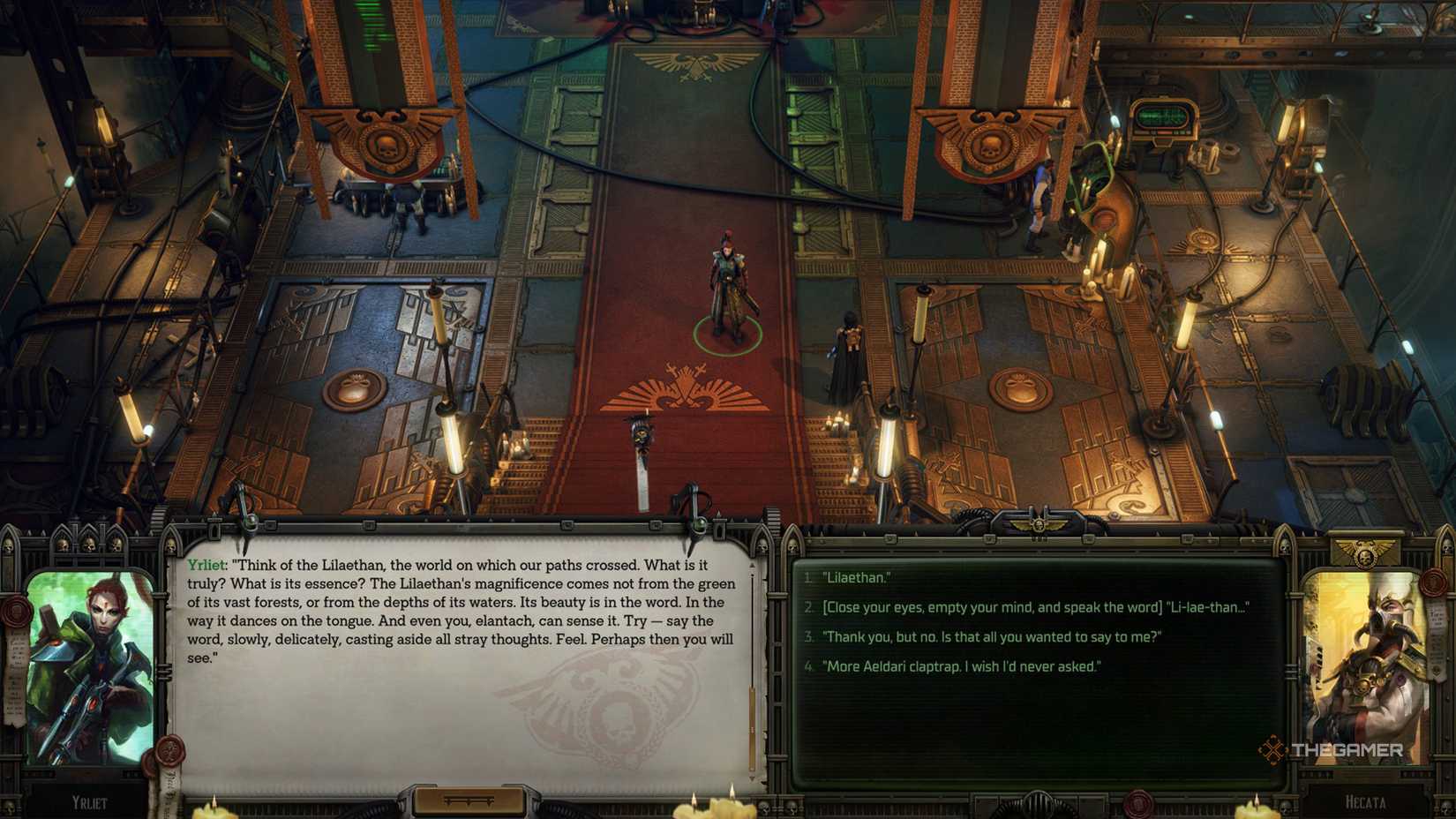Click the red seal on Hecata's portrait frame
The width and height of the screenshot is (1456, 819).
click(1433, 583)
